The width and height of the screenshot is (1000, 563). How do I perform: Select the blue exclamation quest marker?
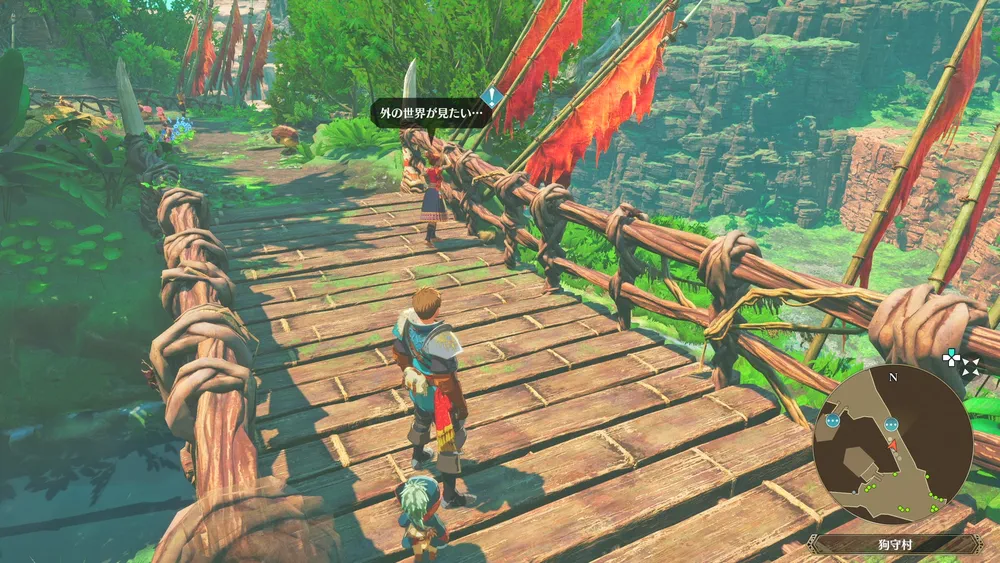tap(492, 98)
